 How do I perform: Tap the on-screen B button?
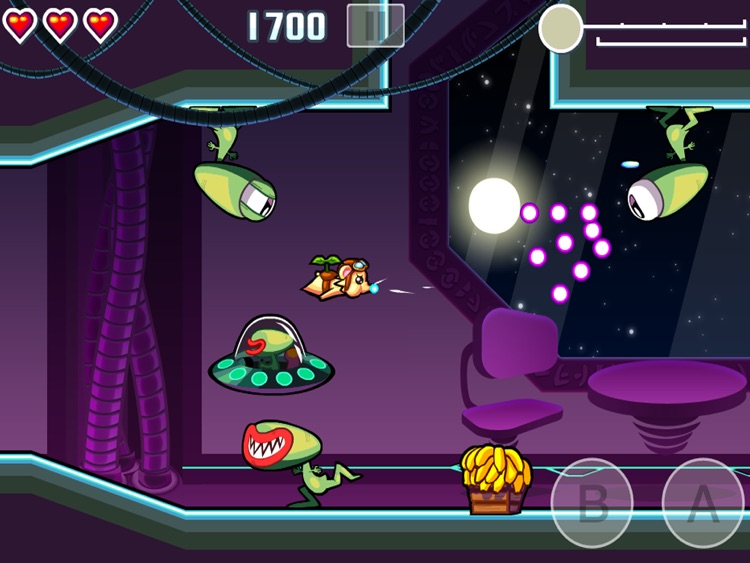[x=592, y=503]
